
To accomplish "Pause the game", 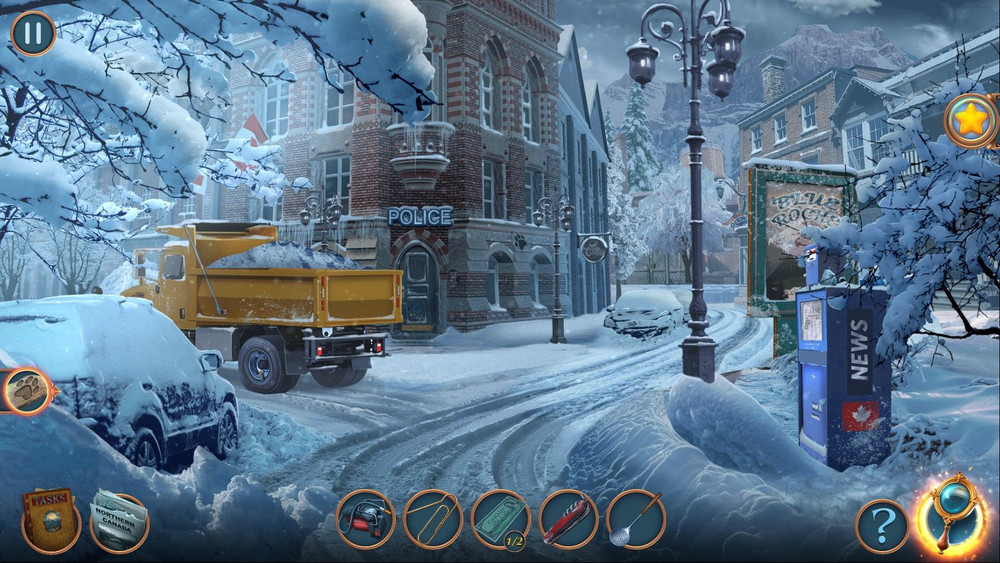I will coord(33,33).
